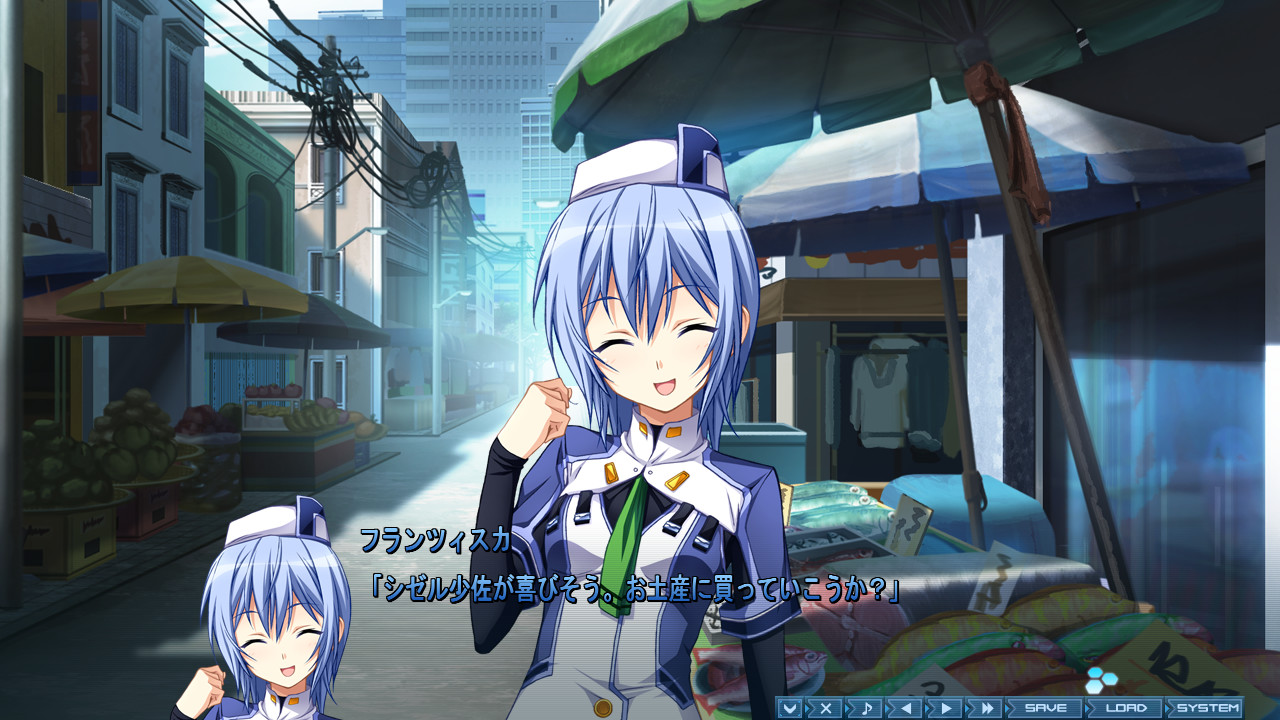Toggle the message window off with the X icon
This screenshot has height=720, width=1280.
click(826, 707)
